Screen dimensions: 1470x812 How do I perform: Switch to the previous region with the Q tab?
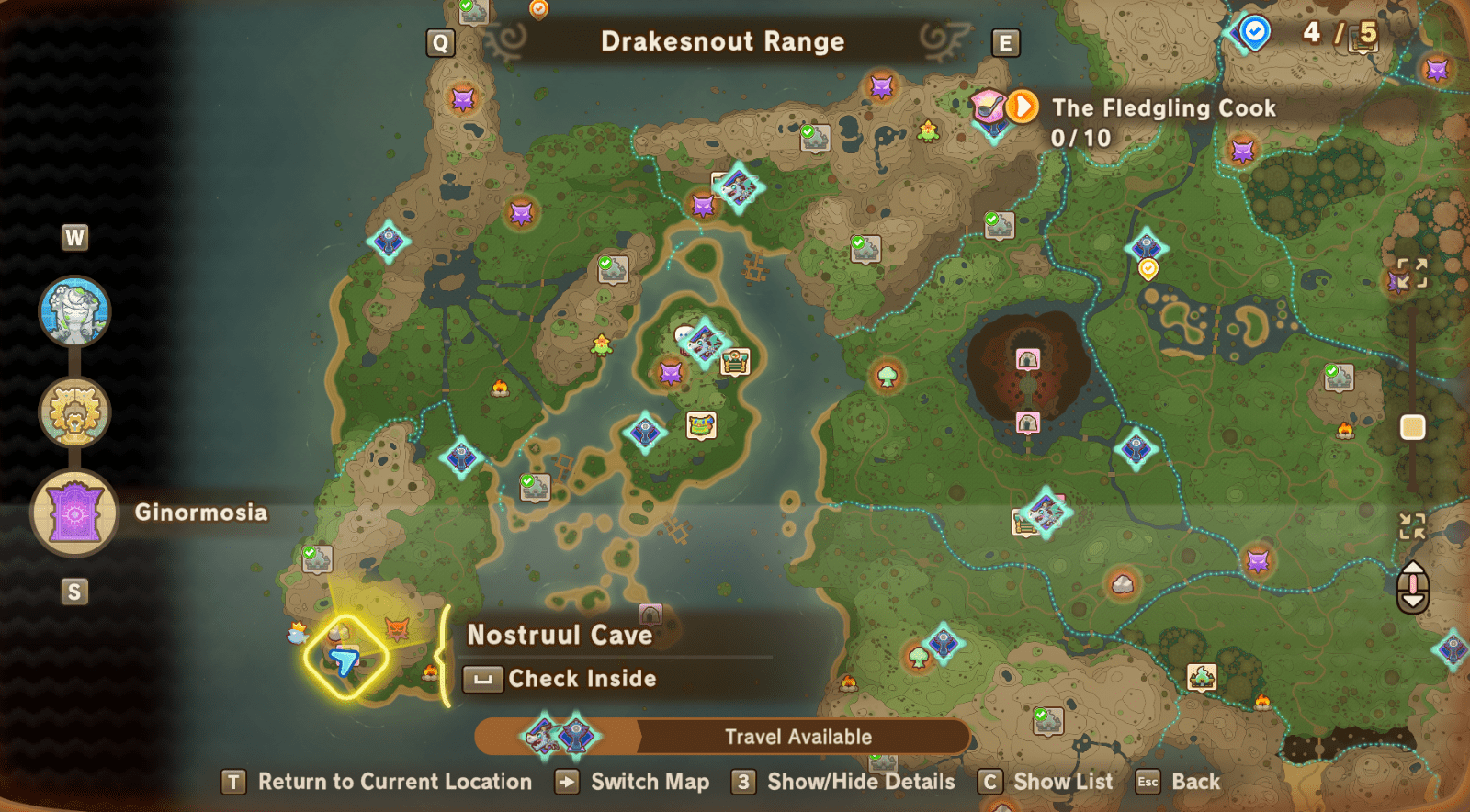pos(440,41)
